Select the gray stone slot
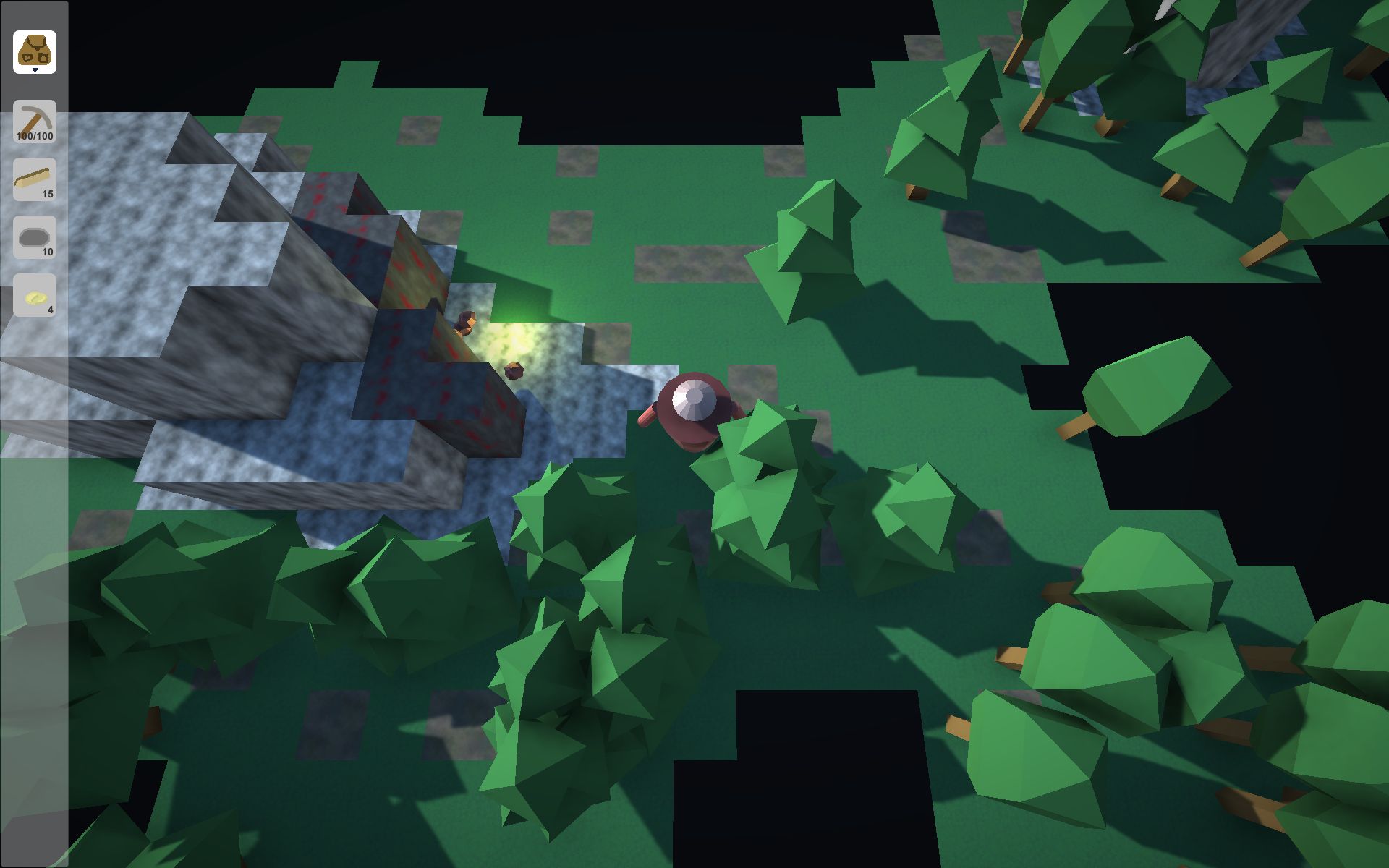The width and height of the screenshot is (1389, 868). pyautogui.click(x=35, y=237)
